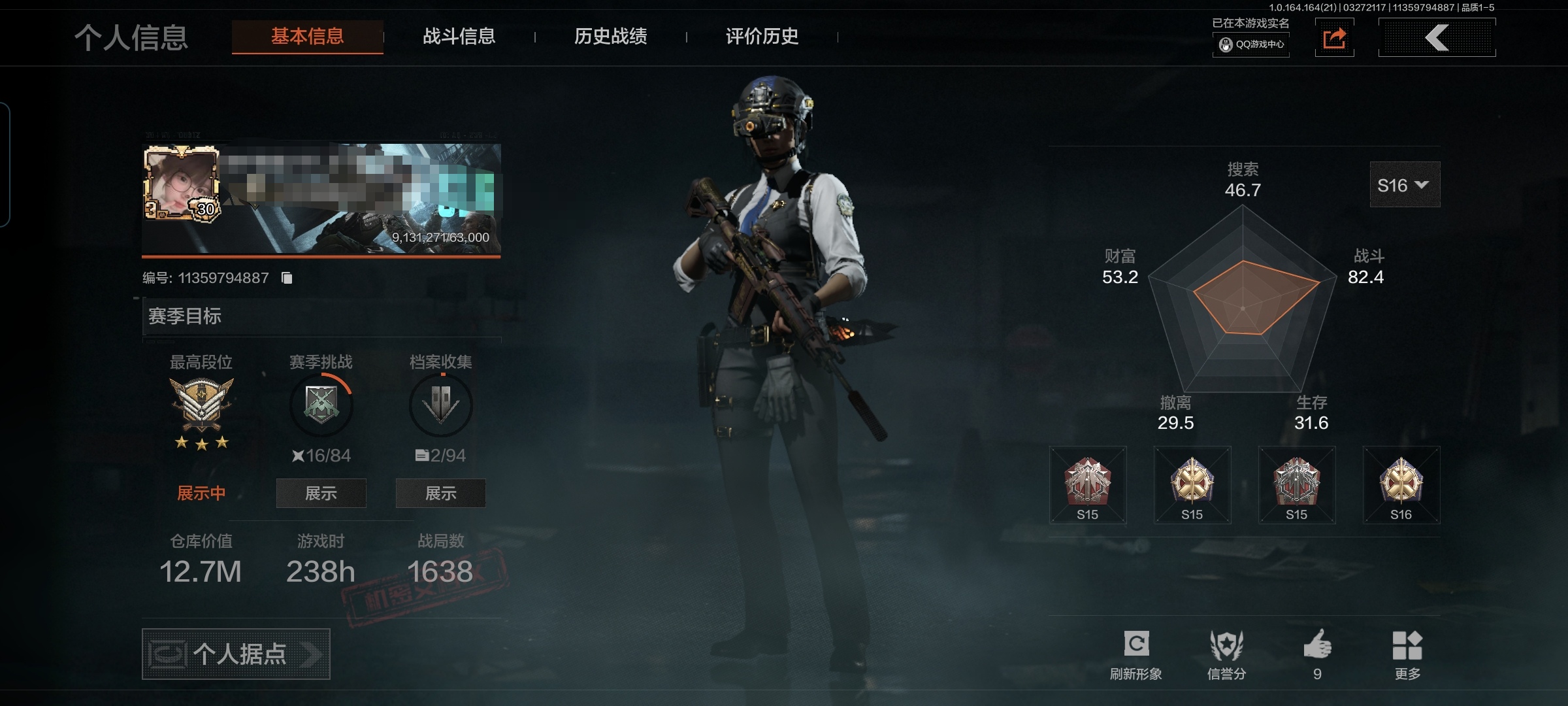
Task: Refresh character look with 刷新形象
Action: tap(1135, 654)
